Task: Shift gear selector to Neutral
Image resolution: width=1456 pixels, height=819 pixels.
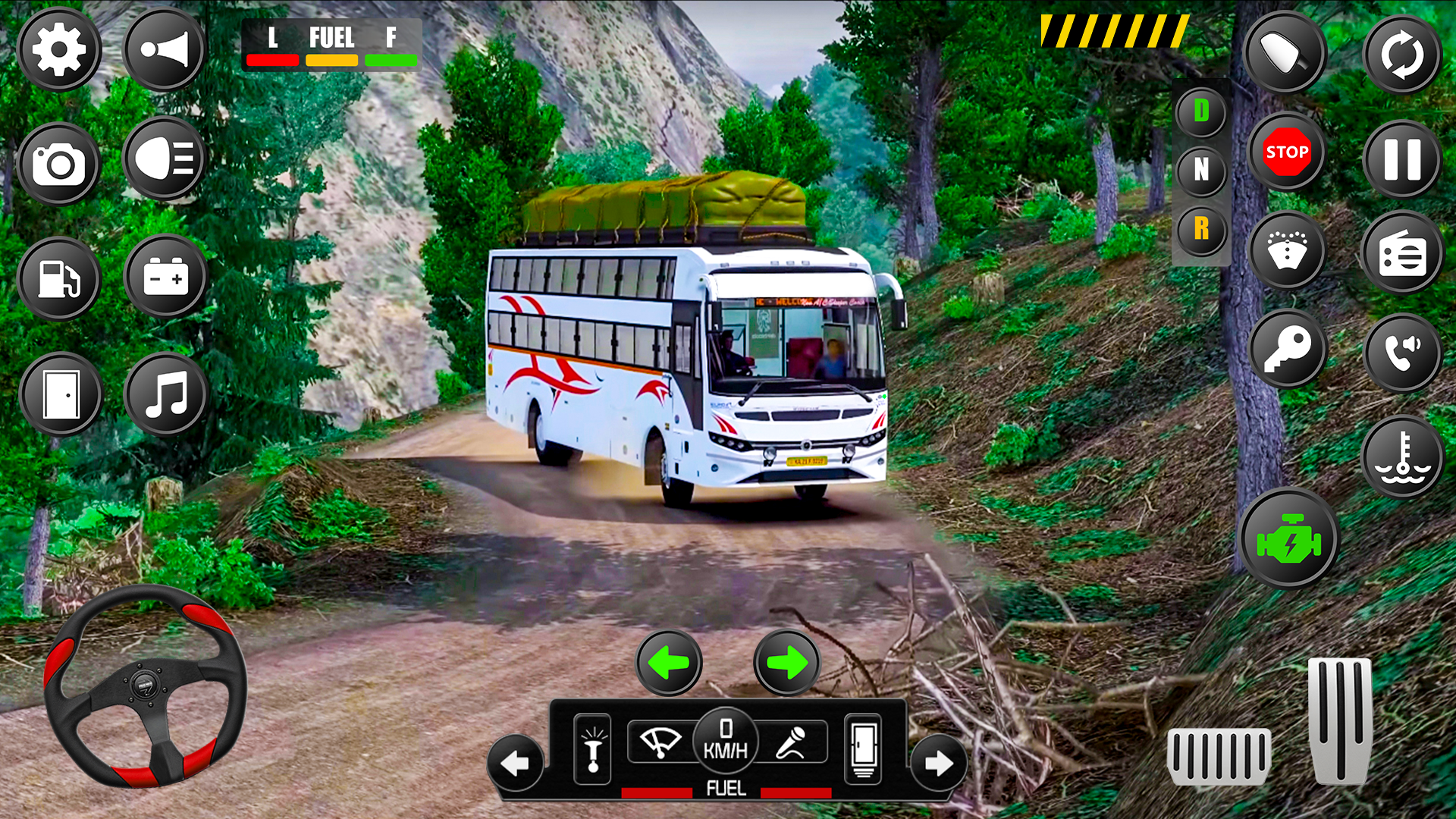Action: click(1200, 171)
